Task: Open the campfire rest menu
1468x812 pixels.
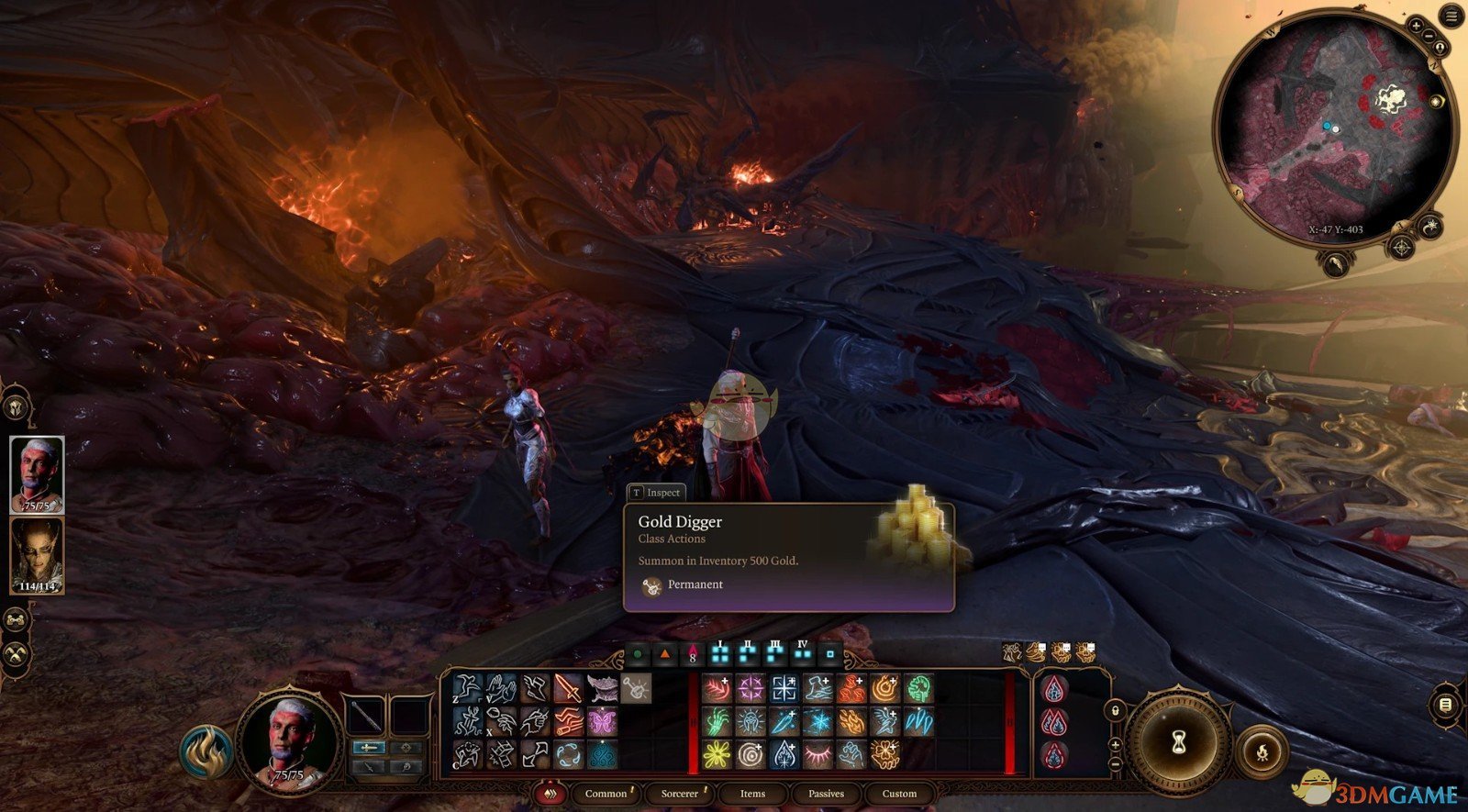Action: tap(1262, 754)
